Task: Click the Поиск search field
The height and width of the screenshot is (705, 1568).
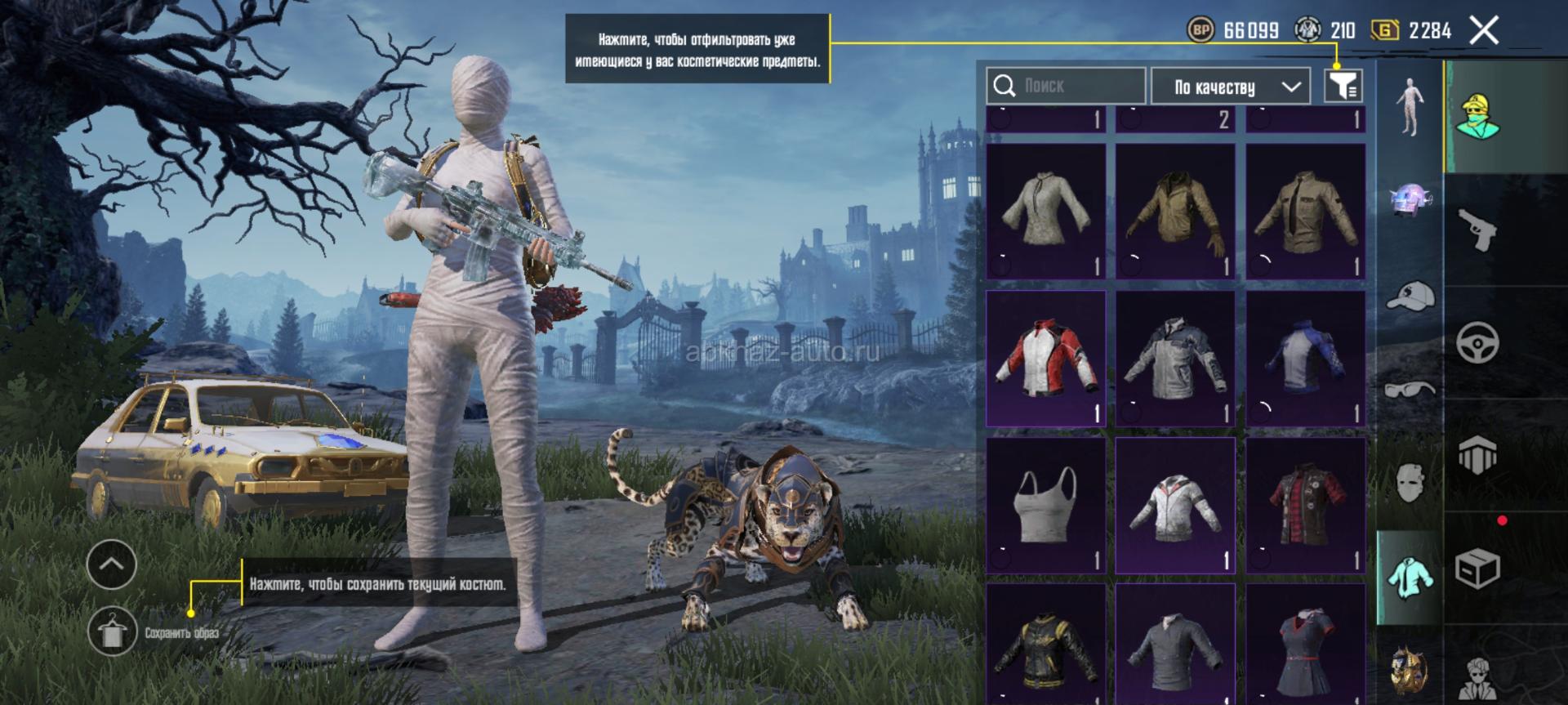Action: [1066, 86]
